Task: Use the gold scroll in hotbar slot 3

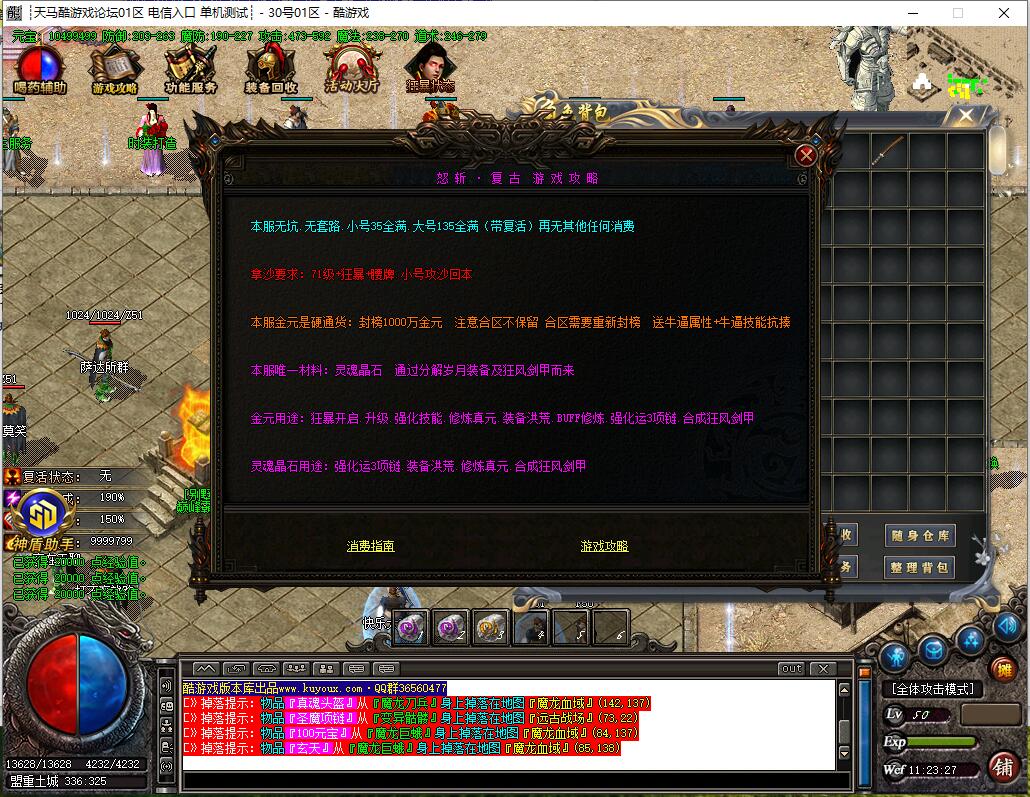Action: click(490, 627)
